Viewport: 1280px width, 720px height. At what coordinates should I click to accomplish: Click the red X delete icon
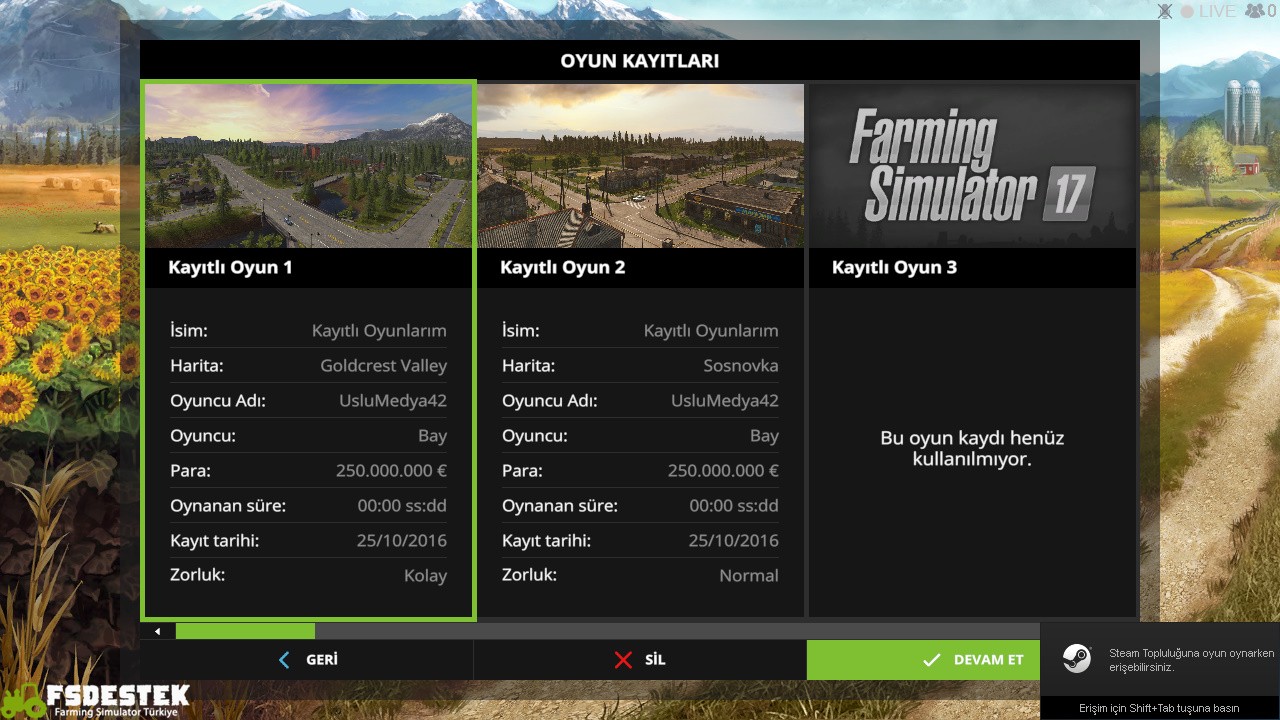pos(623,659)
